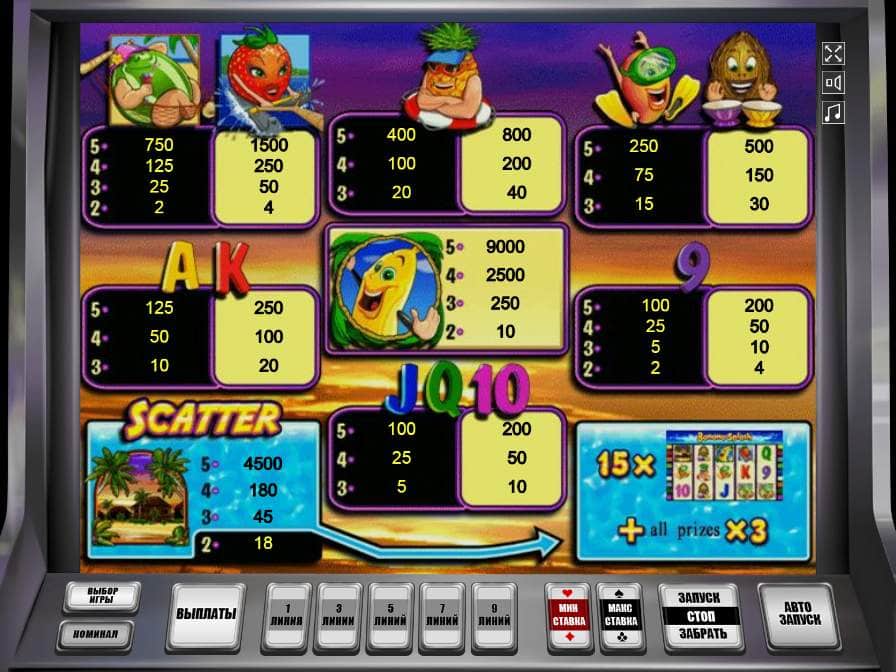Choose all 9 линий bet lines
Screen dimensions: 896x672
(x=495, y=613)
